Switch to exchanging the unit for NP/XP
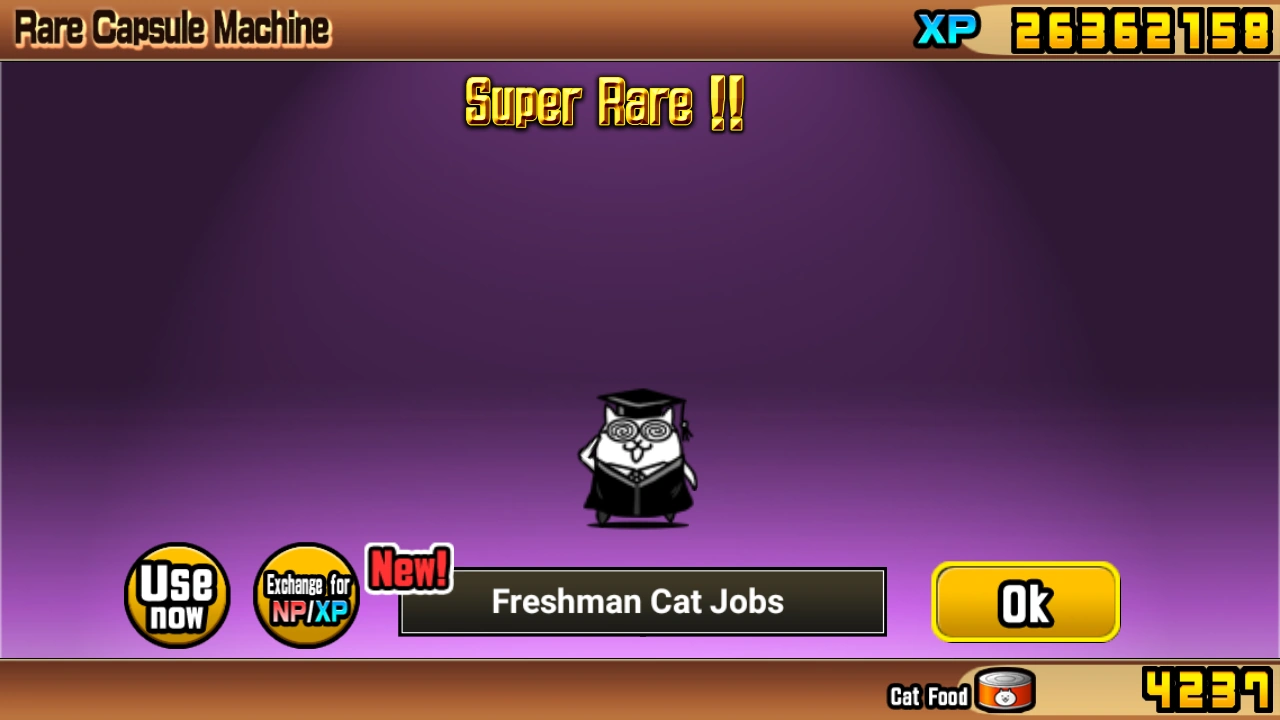Viewport: 1280px width, 720px height. pyautogui.click(x=306, y=595)
